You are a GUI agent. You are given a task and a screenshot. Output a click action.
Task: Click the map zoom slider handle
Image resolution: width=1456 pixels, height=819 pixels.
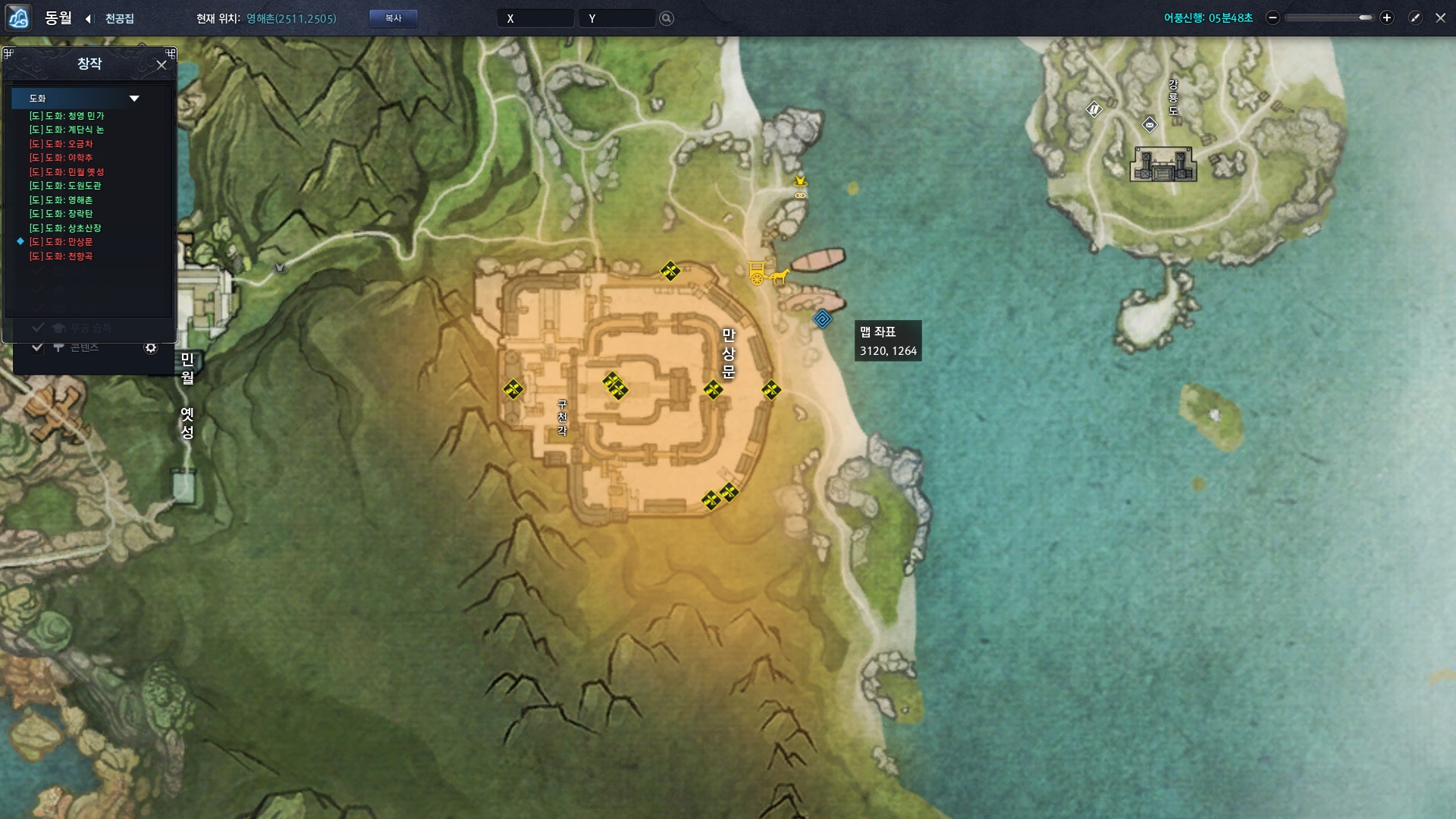click(x=1366, y=17)
